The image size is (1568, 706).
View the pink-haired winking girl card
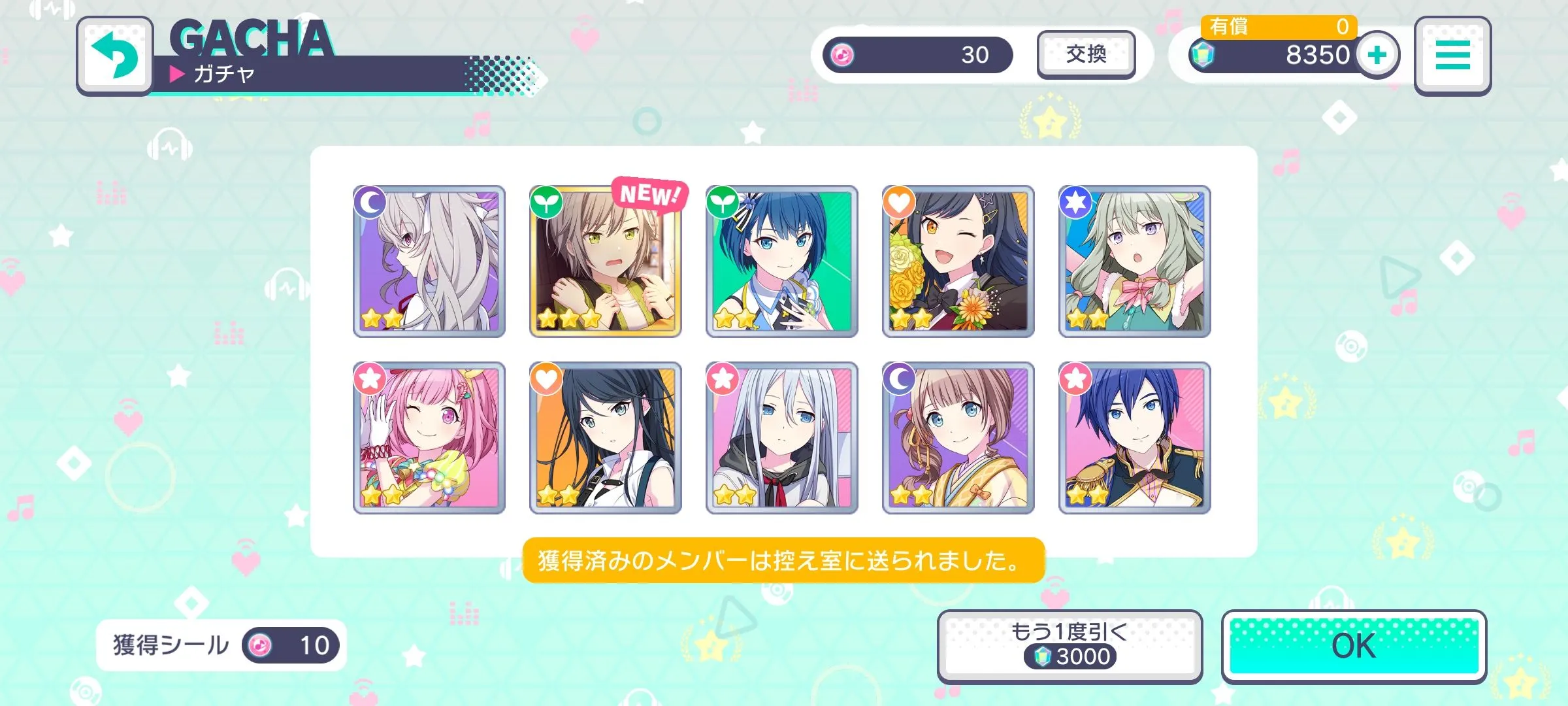tap(429, 438)
